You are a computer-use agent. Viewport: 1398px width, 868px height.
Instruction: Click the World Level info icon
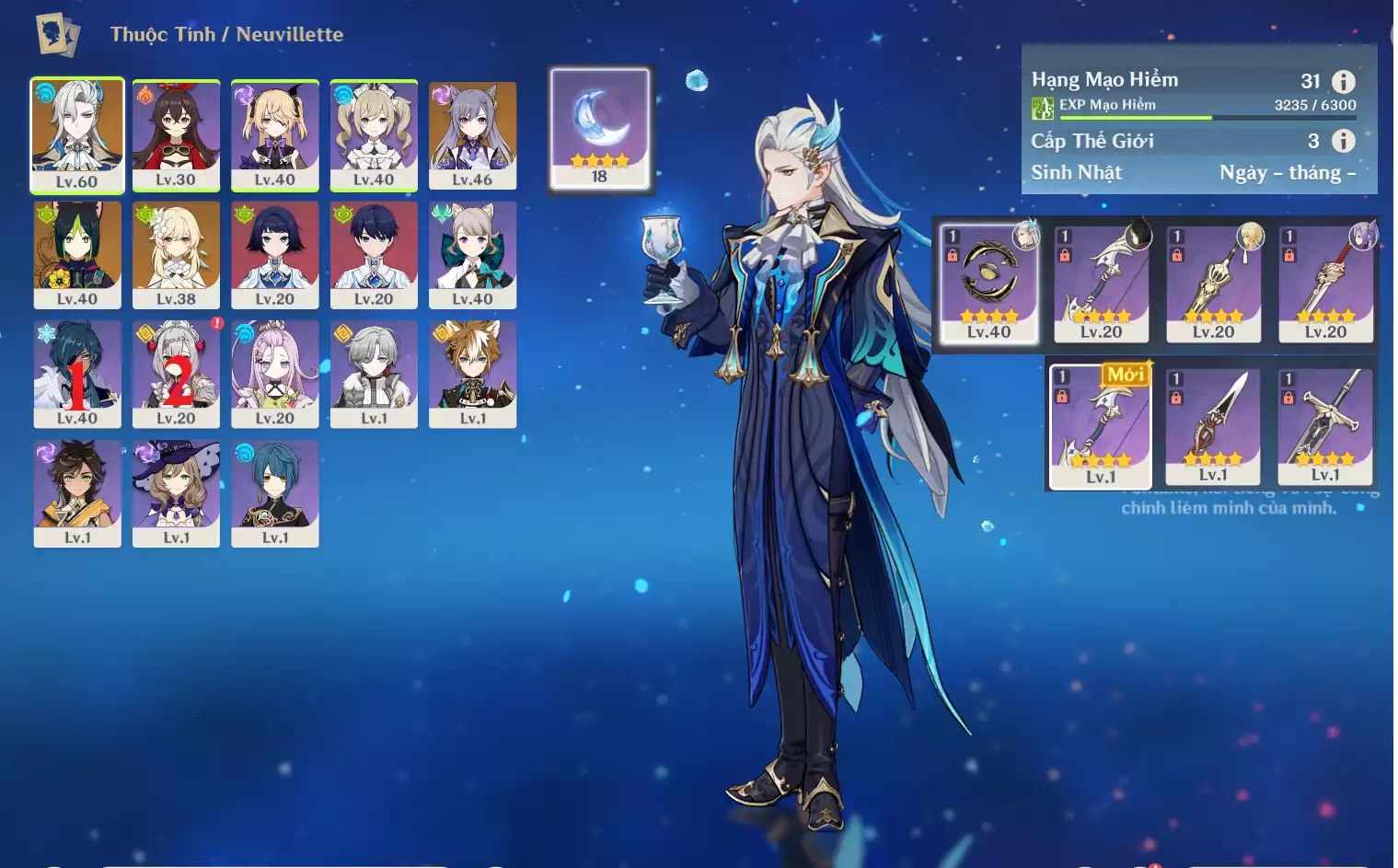pyautogui.click(x=1344, y=141)
